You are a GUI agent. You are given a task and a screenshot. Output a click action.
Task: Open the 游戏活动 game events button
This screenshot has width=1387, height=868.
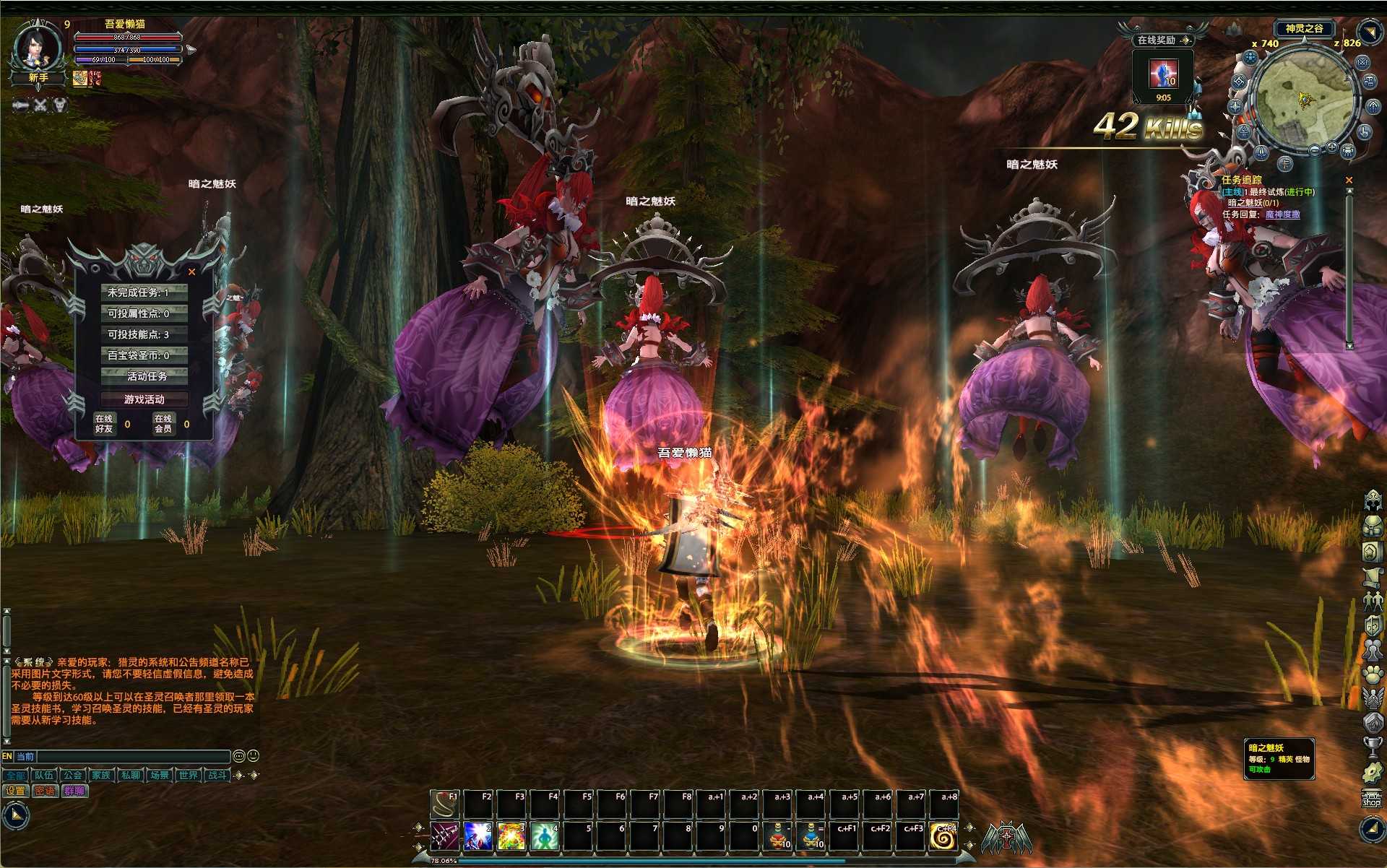pos(144,399)
